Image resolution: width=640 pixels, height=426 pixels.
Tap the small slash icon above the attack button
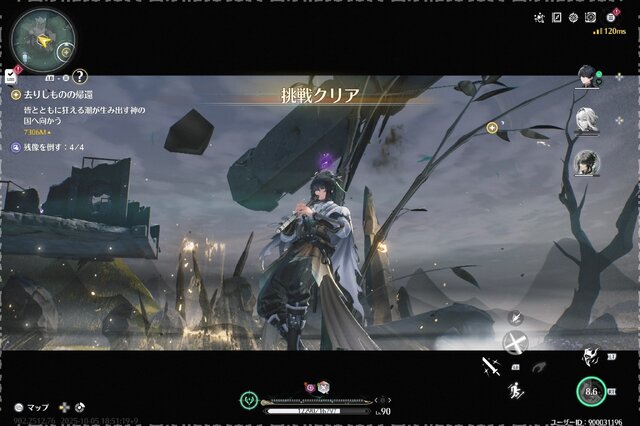tap(516, 318)
